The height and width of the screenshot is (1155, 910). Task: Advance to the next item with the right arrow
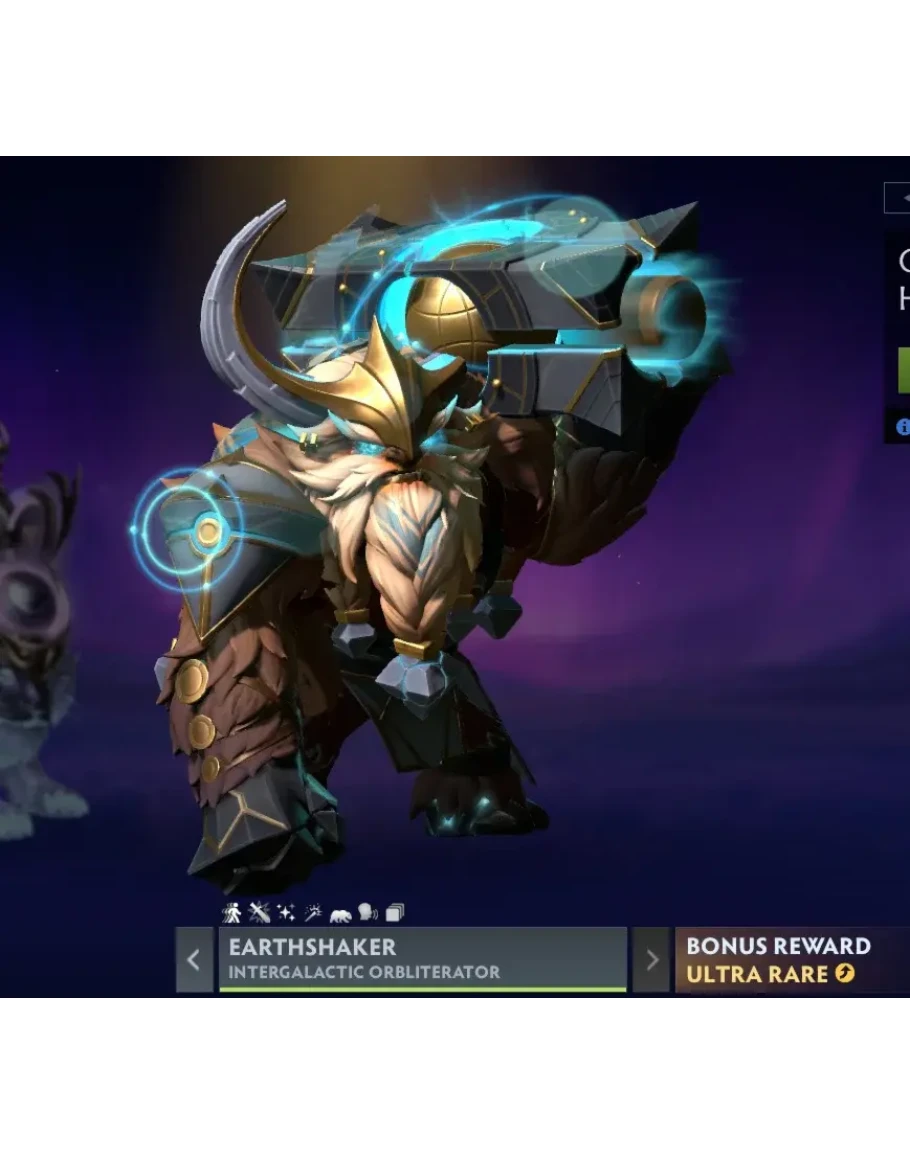pyautogui.click(x=652, y=960)
